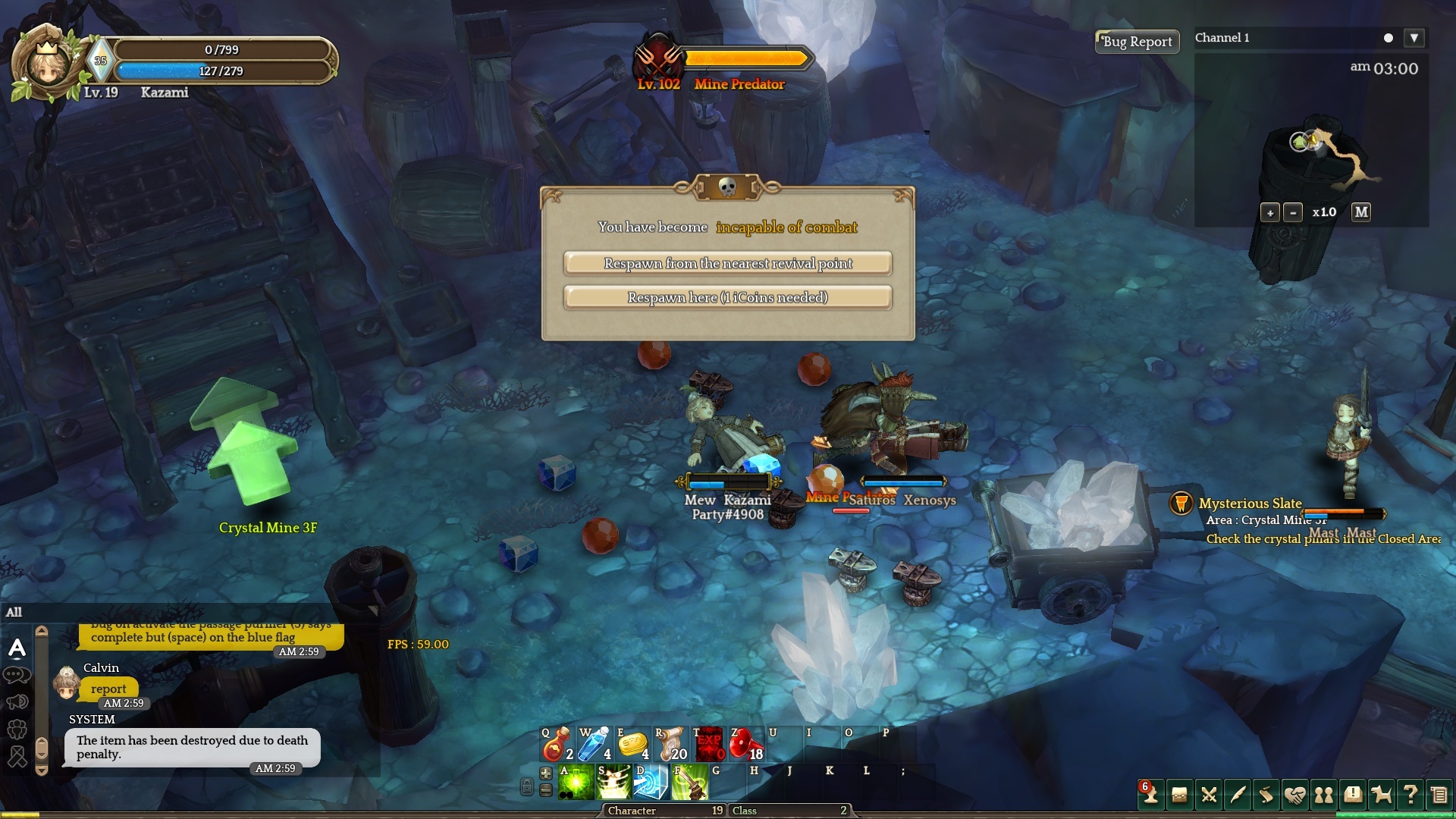The height and width of the screenshot is (819, 1456).
Task: Activate the sword skill on the hotbar
Action: [x=689, y=783]
